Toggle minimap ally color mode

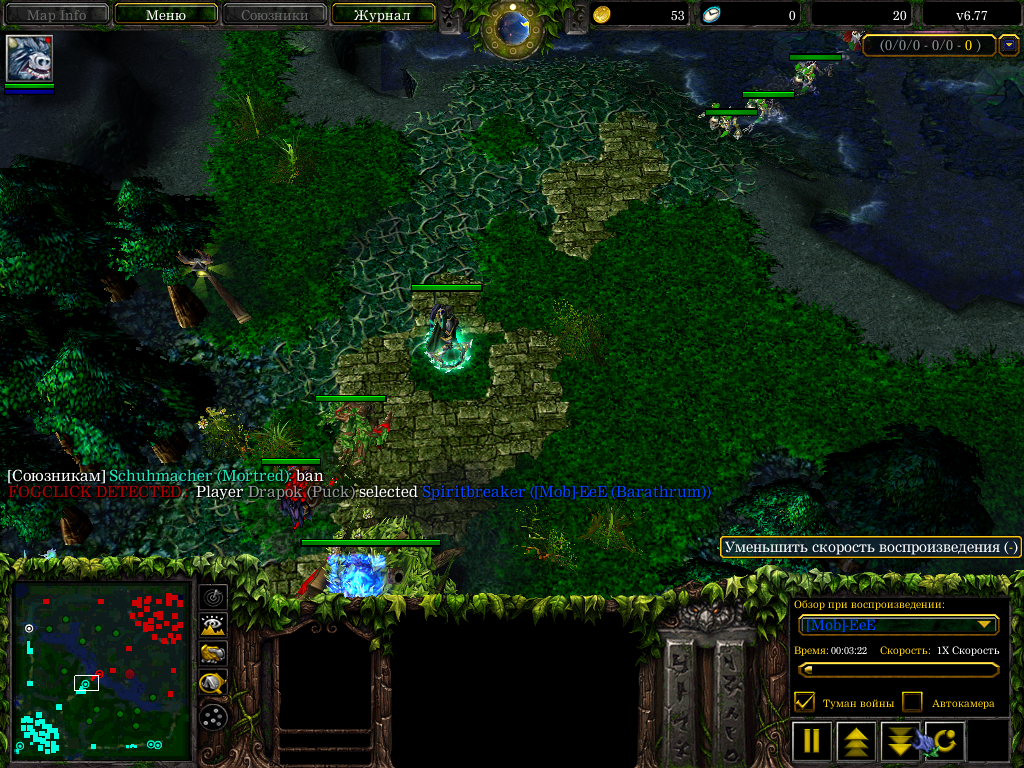(213, 655)
